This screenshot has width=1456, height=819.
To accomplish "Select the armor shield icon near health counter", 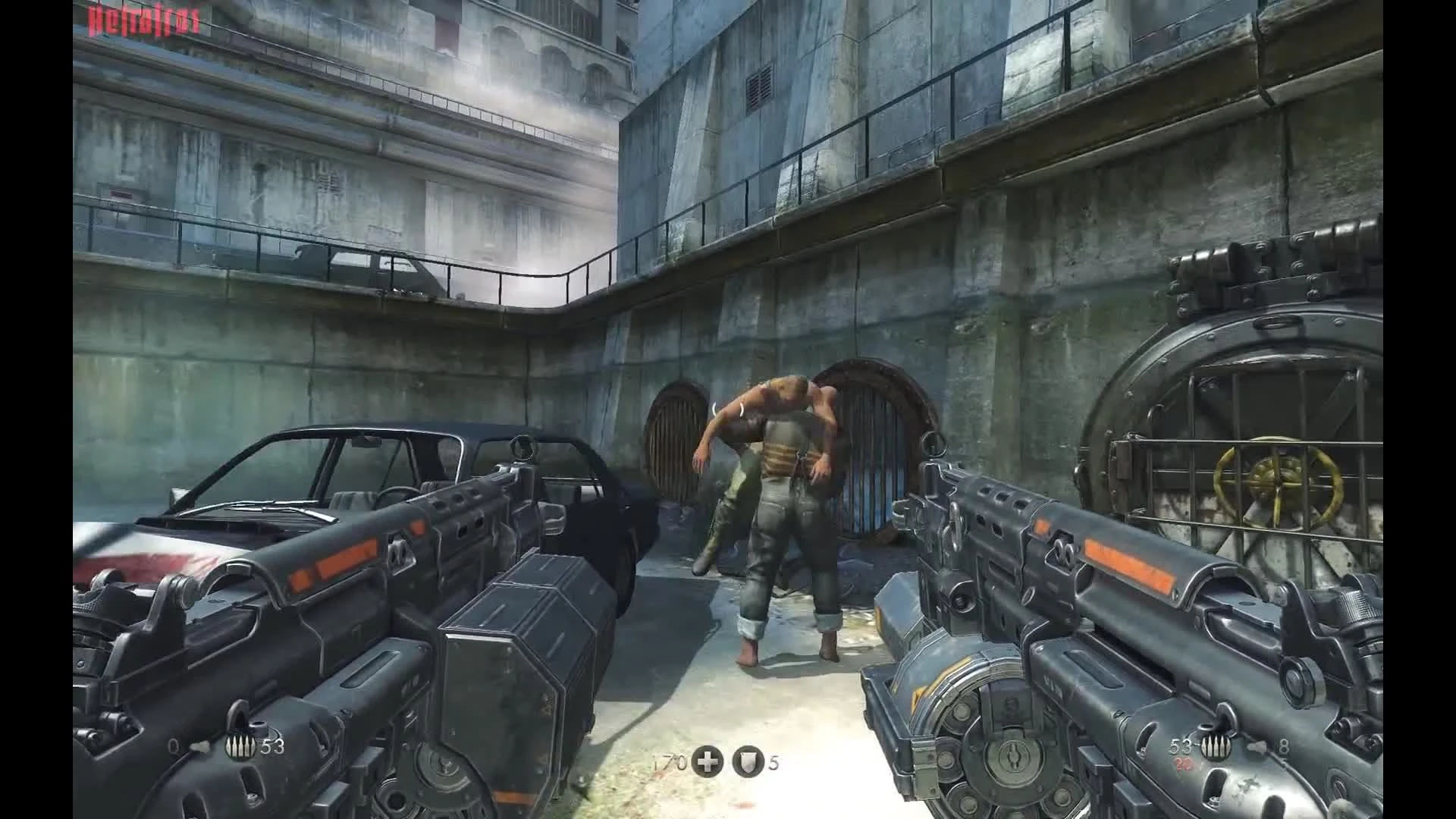I will tap(748, 761).
